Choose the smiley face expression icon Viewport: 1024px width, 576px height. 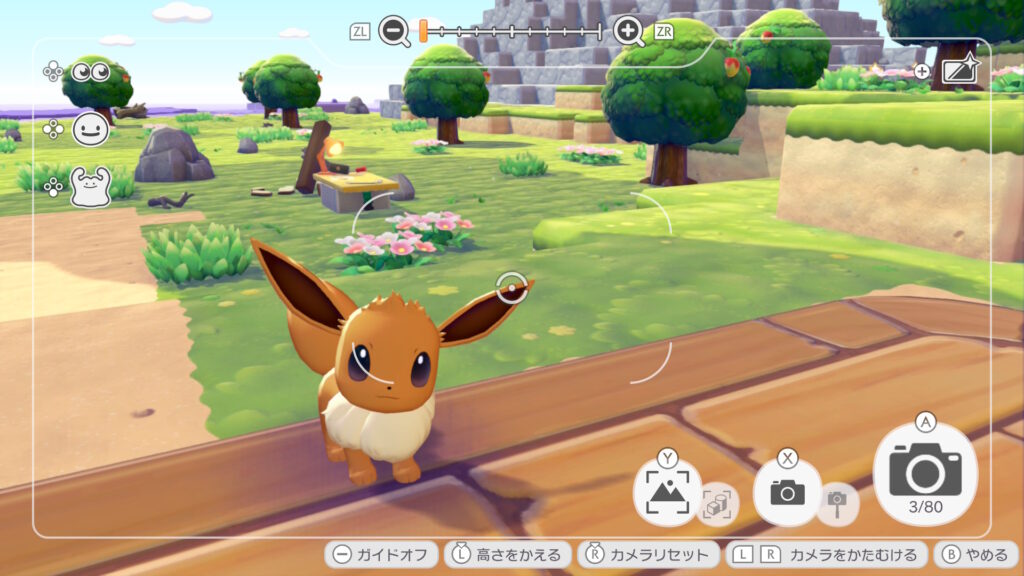pyautogui.click(x=90, y=130)
